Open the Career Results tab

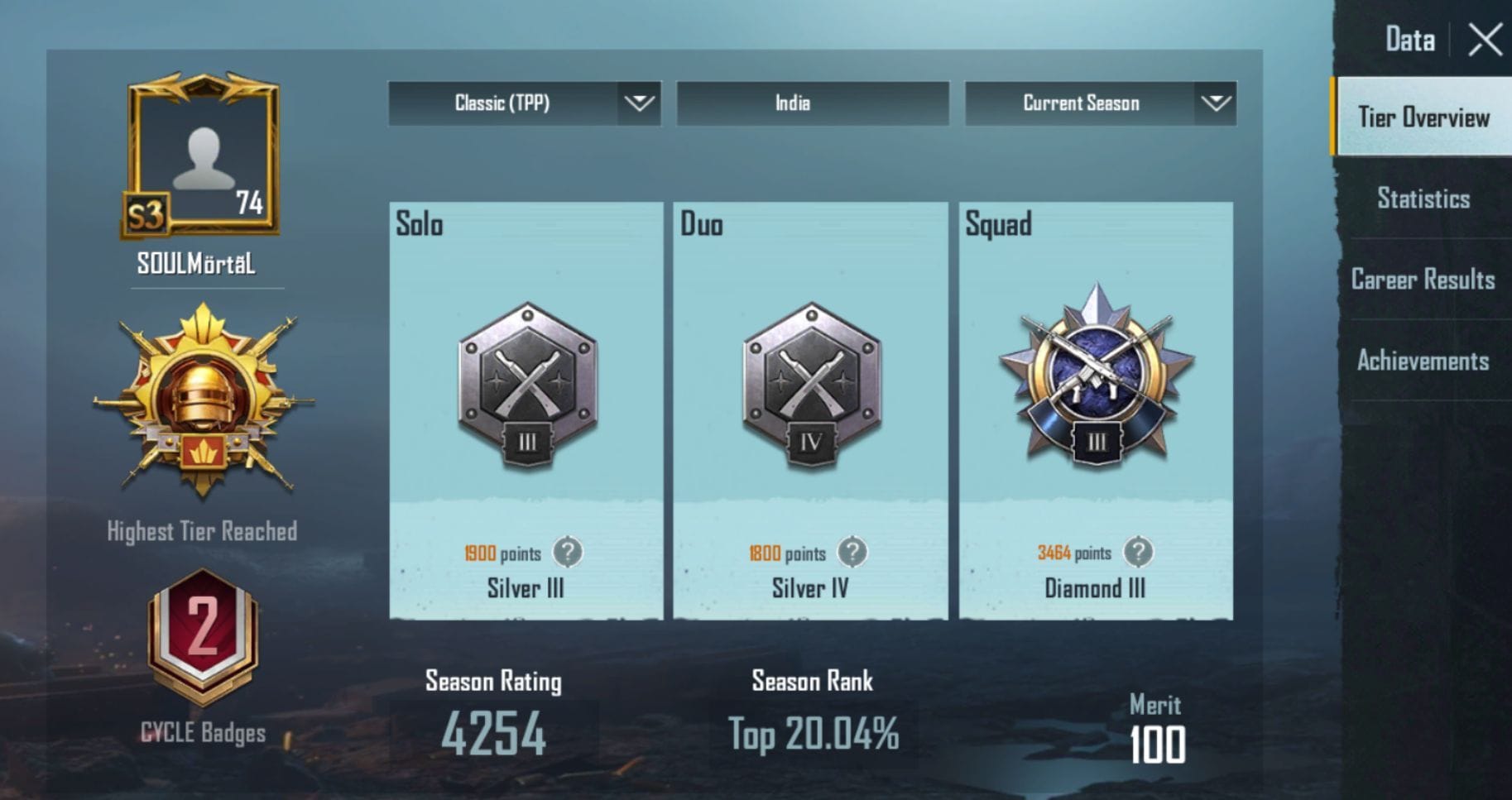[1423, 280]
